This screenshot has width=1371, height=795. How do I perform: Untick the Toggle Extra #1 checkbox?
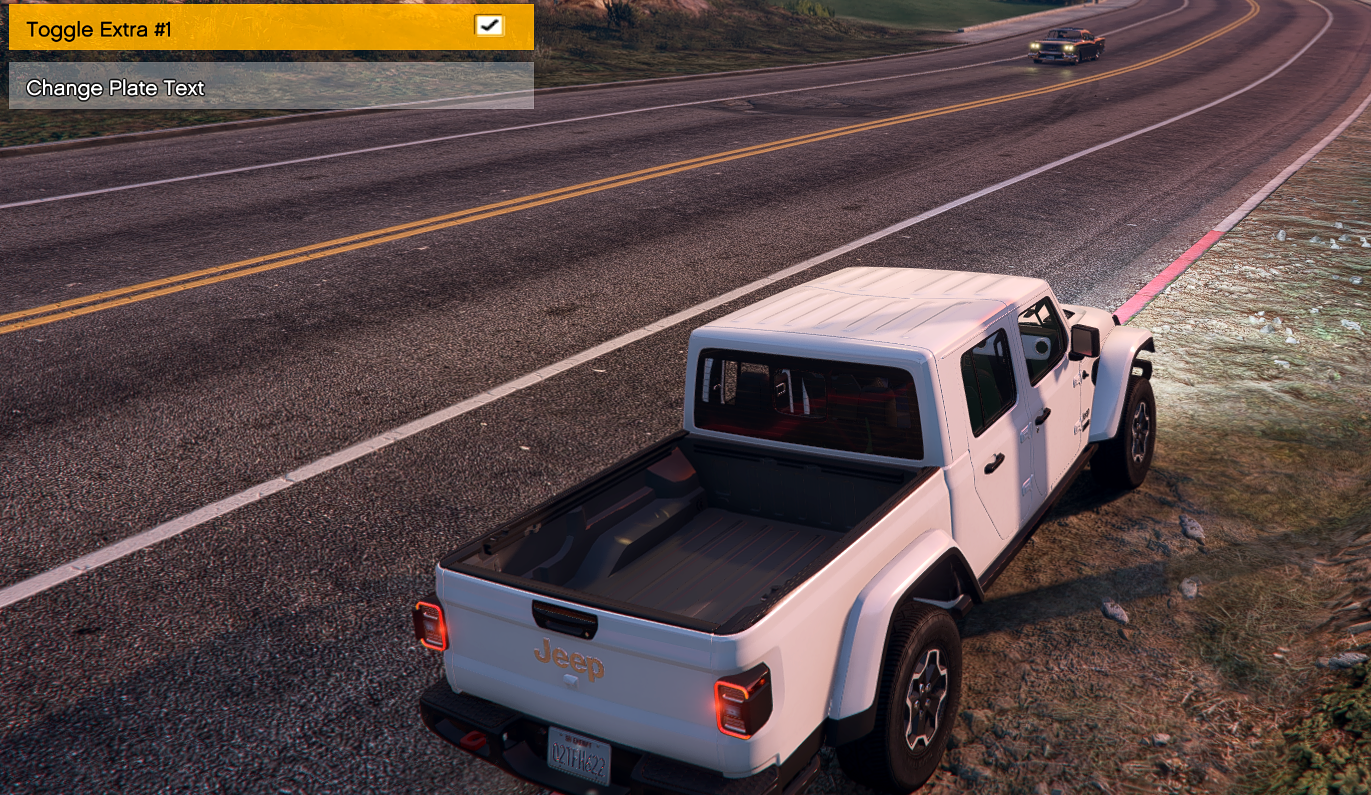(489, 26)
